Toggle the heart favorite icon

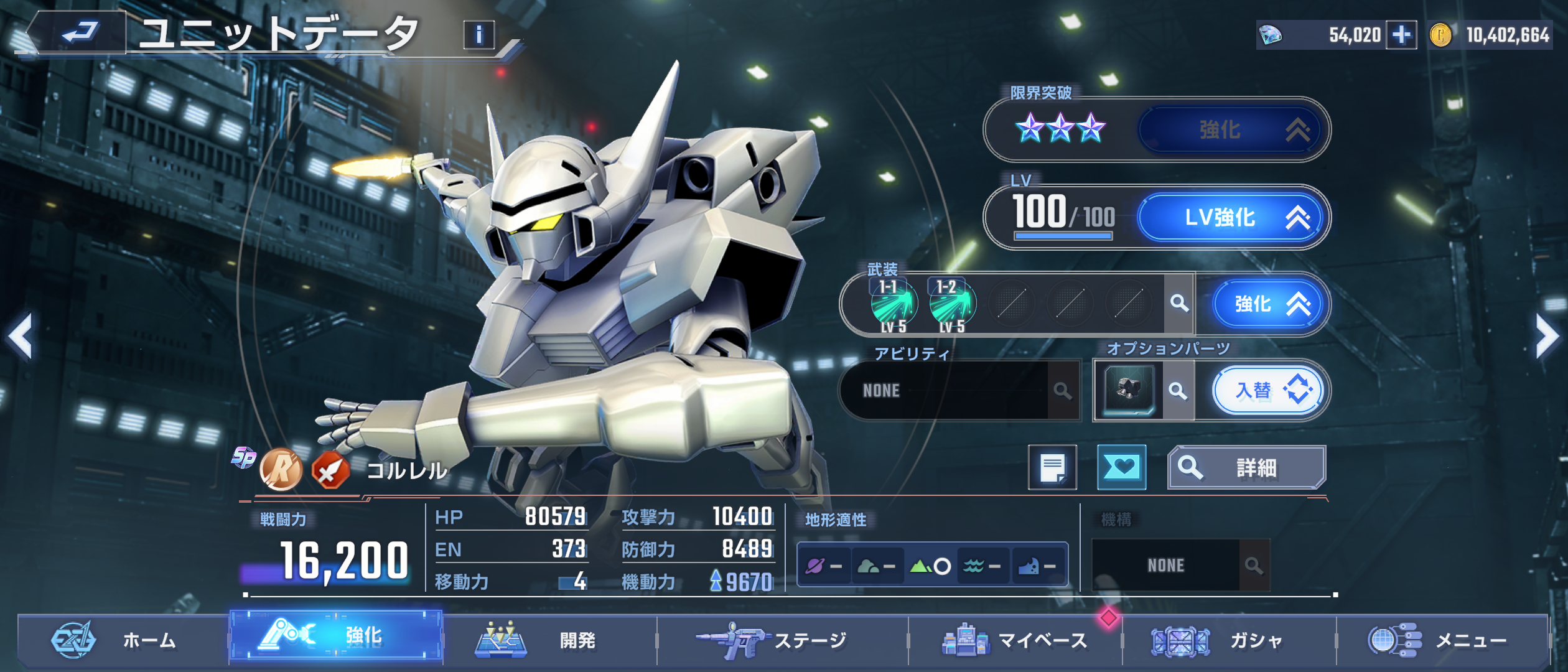pyautogui.click(x=1121, y=468)
